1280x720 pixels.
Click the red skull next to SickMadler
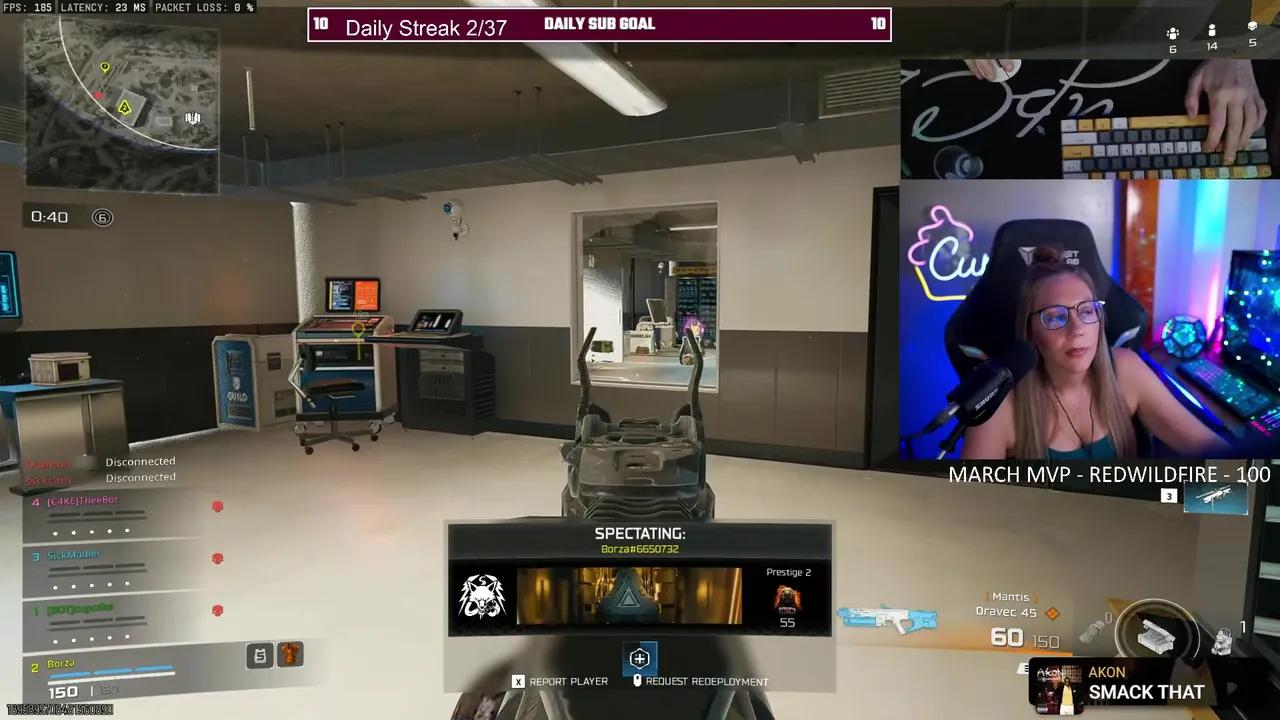coord(218,559)
